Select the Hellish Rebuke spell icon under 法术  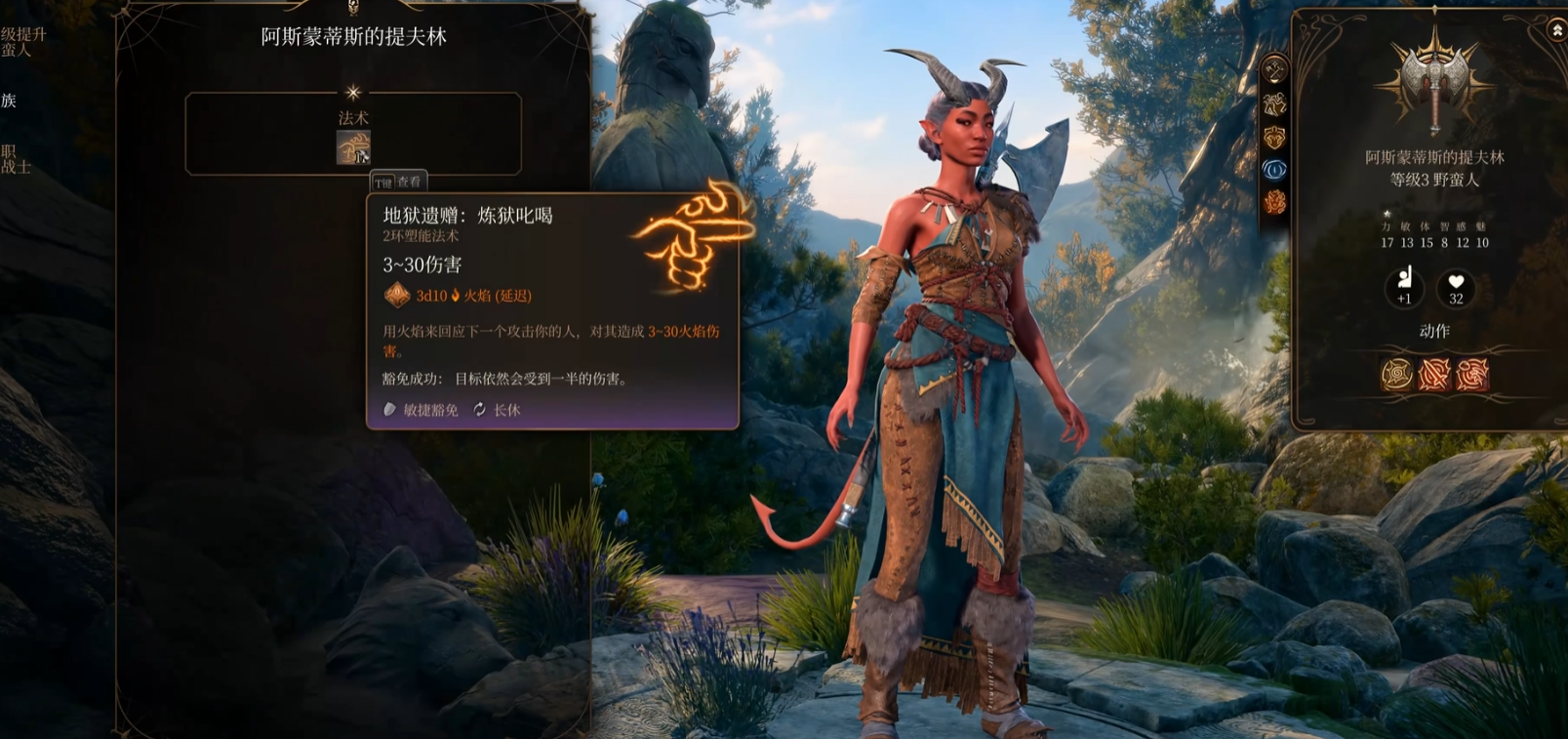coord(353,147)
